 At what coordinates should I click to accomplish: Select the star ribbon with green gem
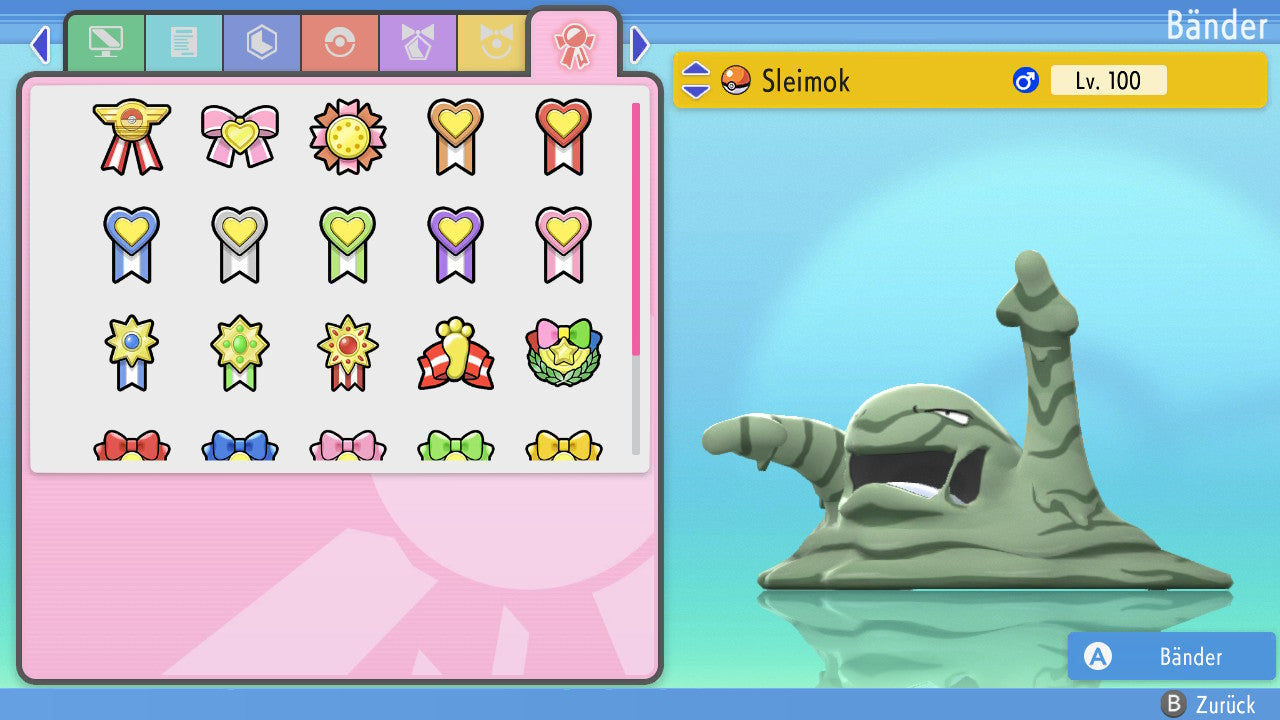click(239, 354)
